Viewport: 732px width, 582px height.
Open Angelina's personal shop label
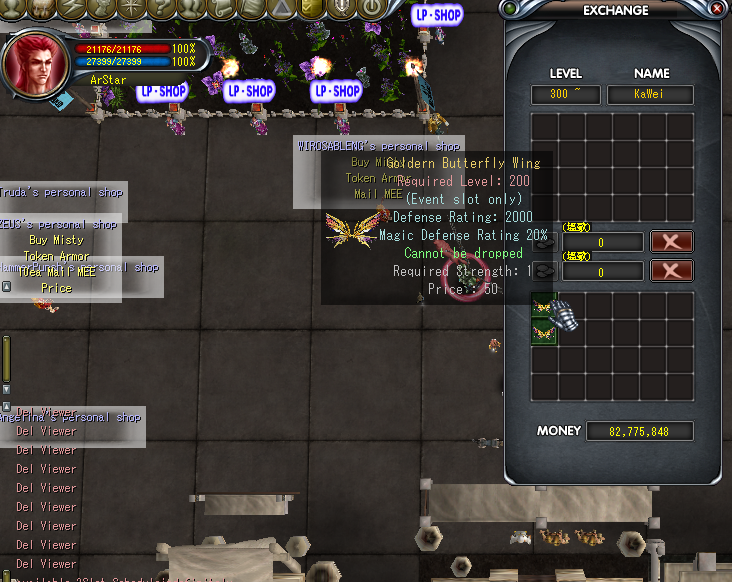(72, 417)
